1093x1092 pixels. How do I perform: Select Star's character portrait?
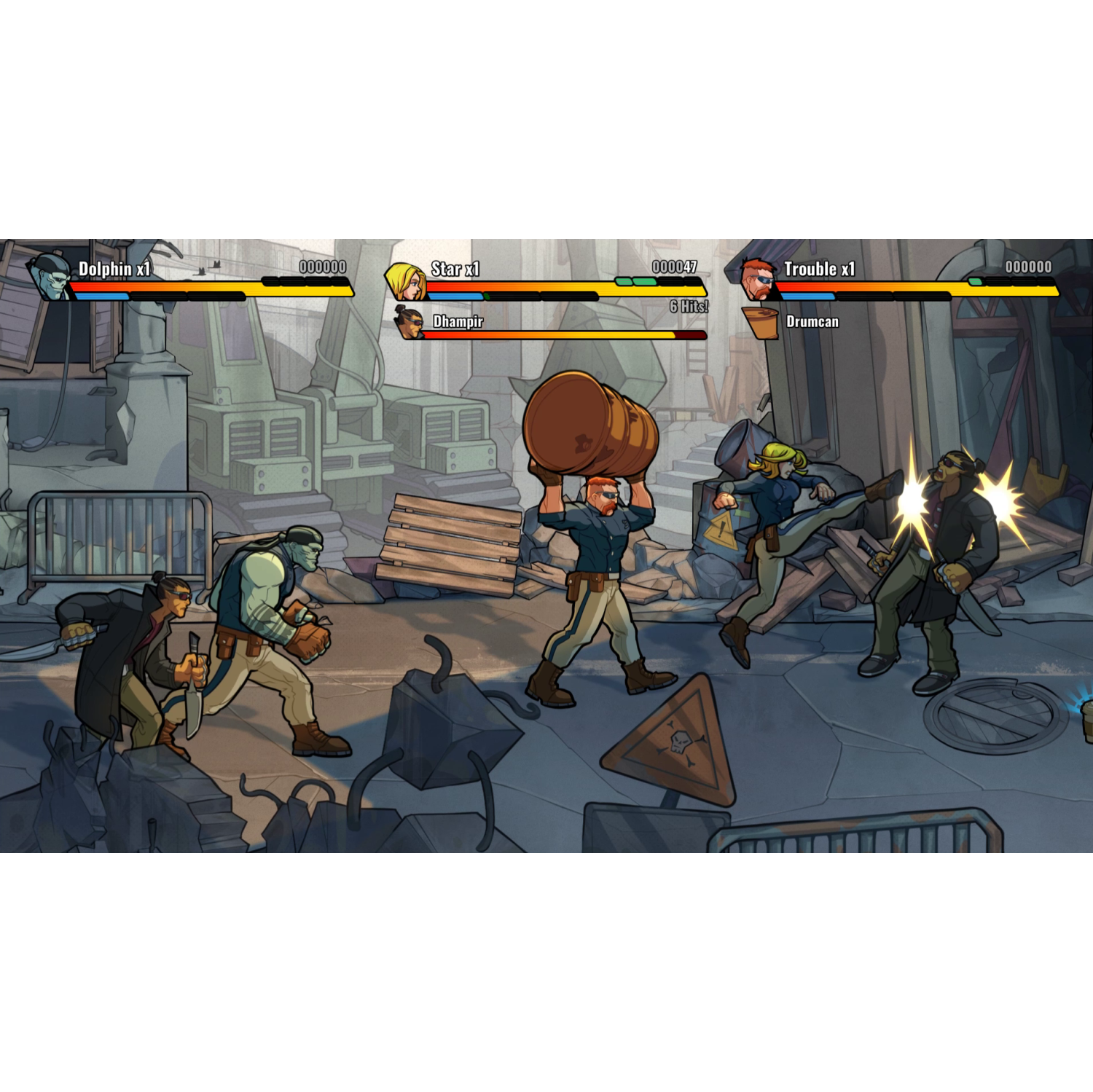[x=406, y=282]
